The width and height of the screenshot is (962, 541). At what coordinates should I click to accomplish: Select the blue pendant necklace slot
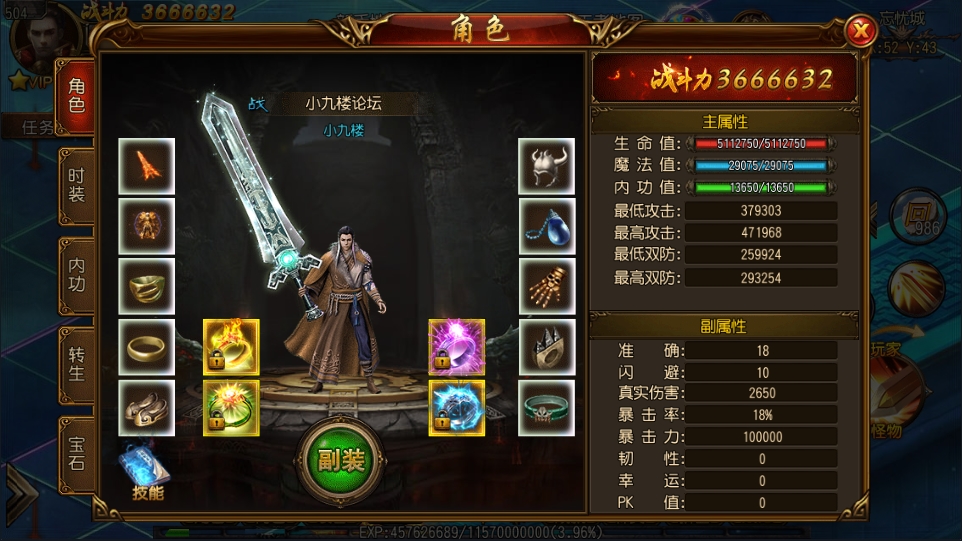(x=547, y=226)
